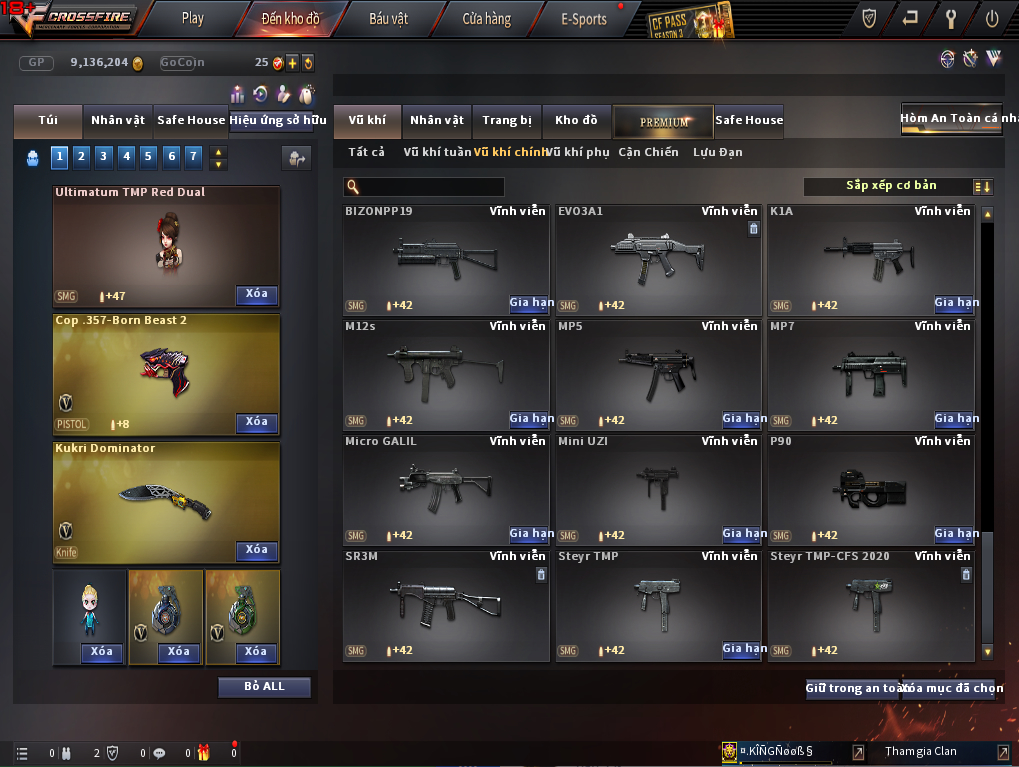The width and height of the screenshot is (1019, 767).
Task: Select the Premium tab
Action: point(664,121)
